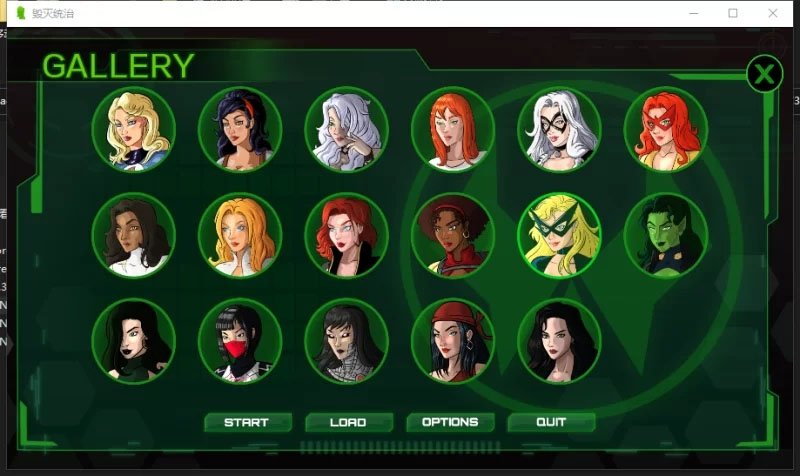Click the START button
The width and height of the screenshot is (800, 476).
coord(247,422)
